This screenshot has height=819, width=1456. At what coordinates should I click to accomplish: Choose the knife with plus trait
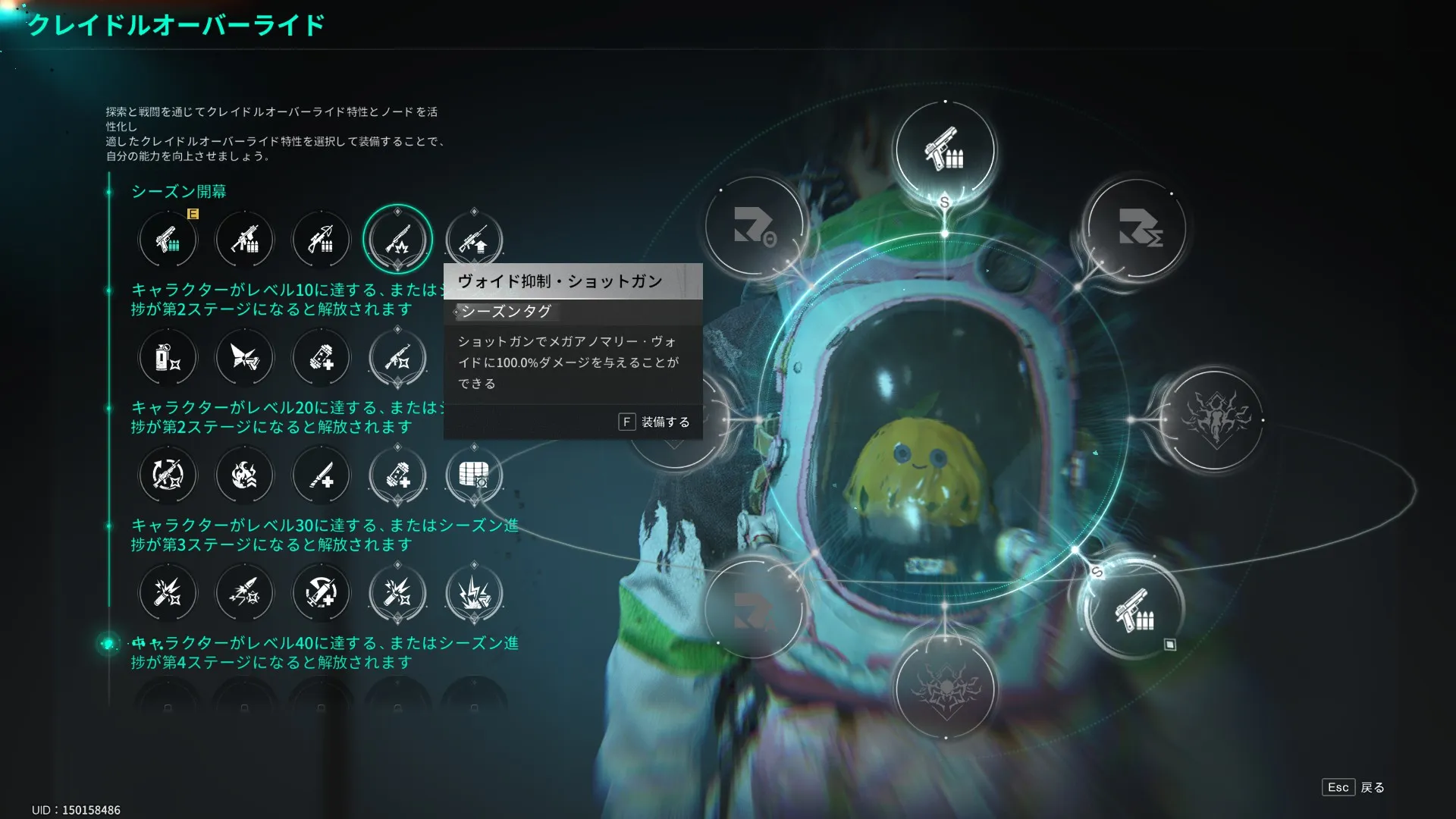[321, 475]
